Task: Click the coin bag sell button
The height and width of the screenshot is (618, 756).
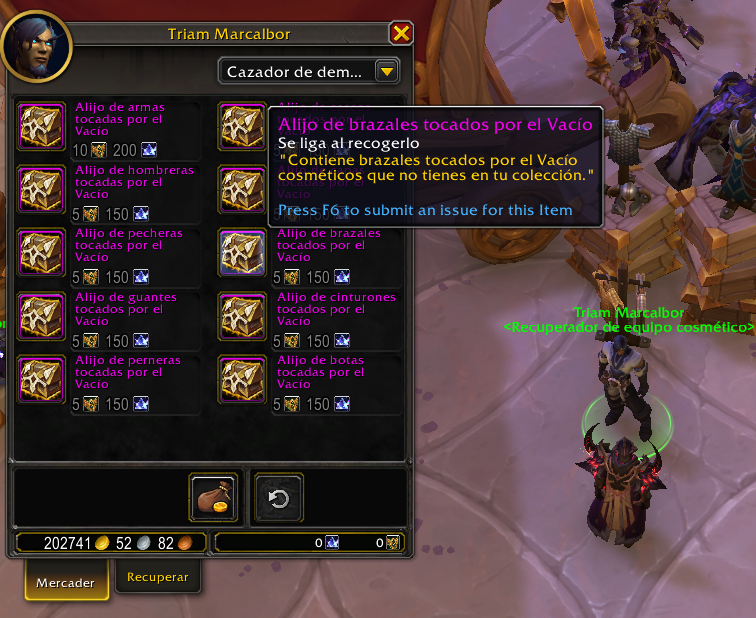Action: [x=211, y=498]
